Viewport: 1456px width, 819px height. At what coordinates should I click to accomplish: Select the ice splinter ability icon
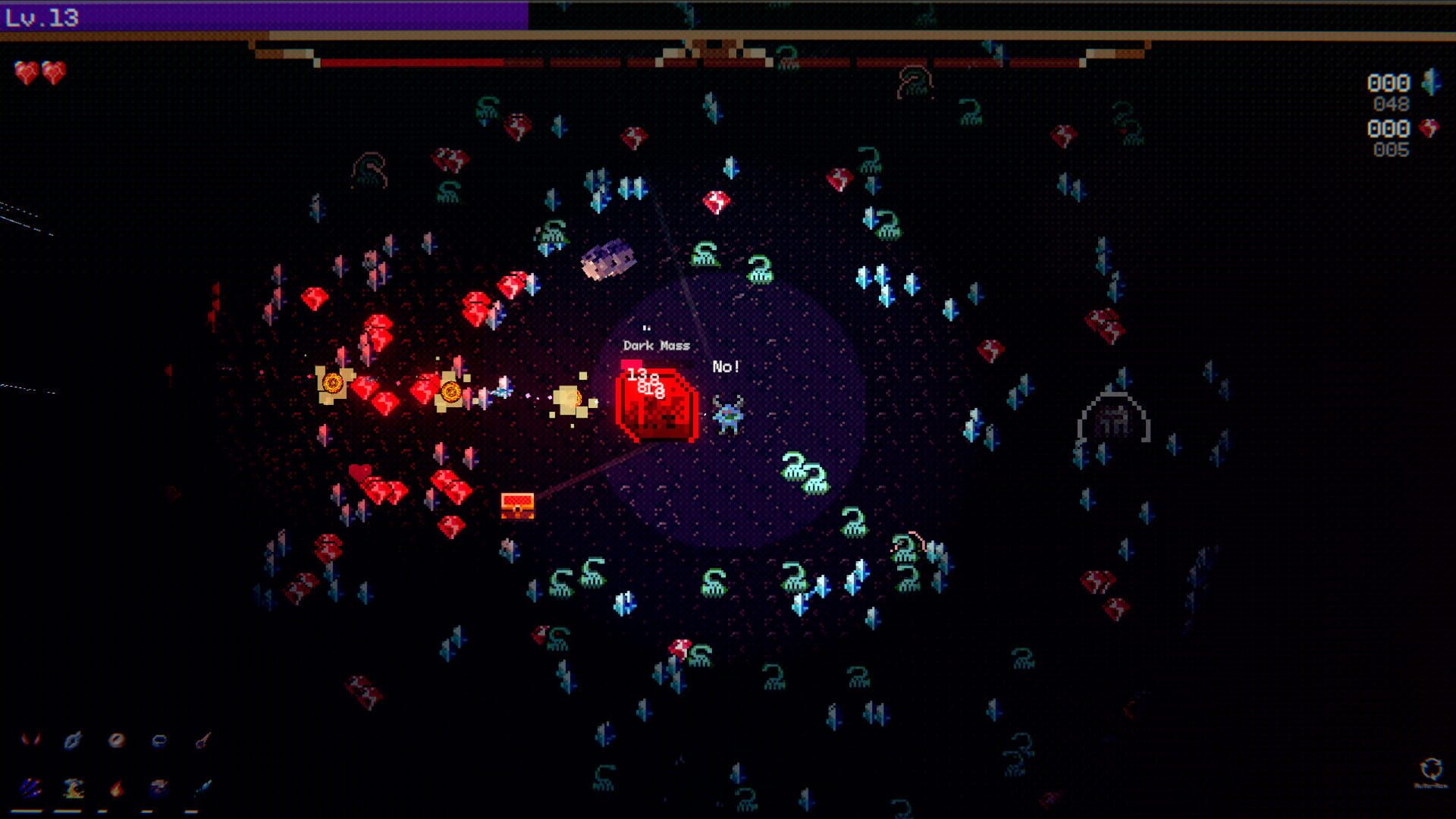[x=203, y=787]
